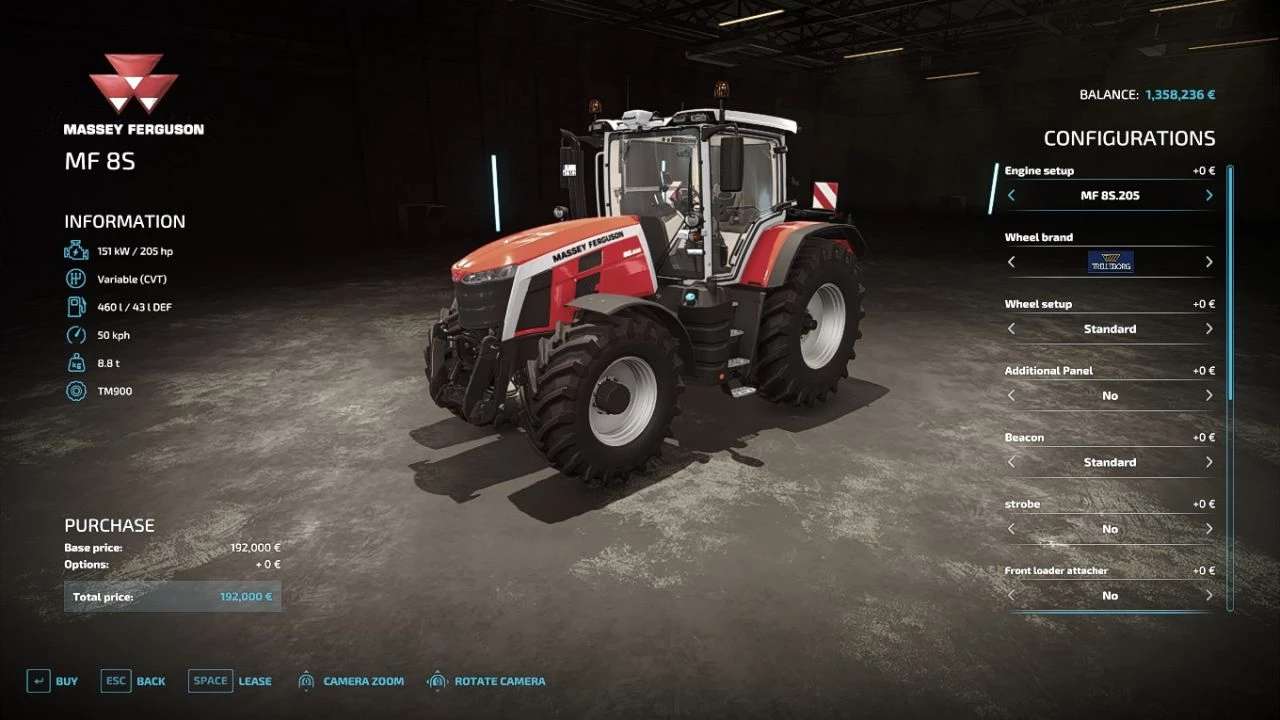
Task: Lease the tractor instead of buying
Action: [230, 681]
